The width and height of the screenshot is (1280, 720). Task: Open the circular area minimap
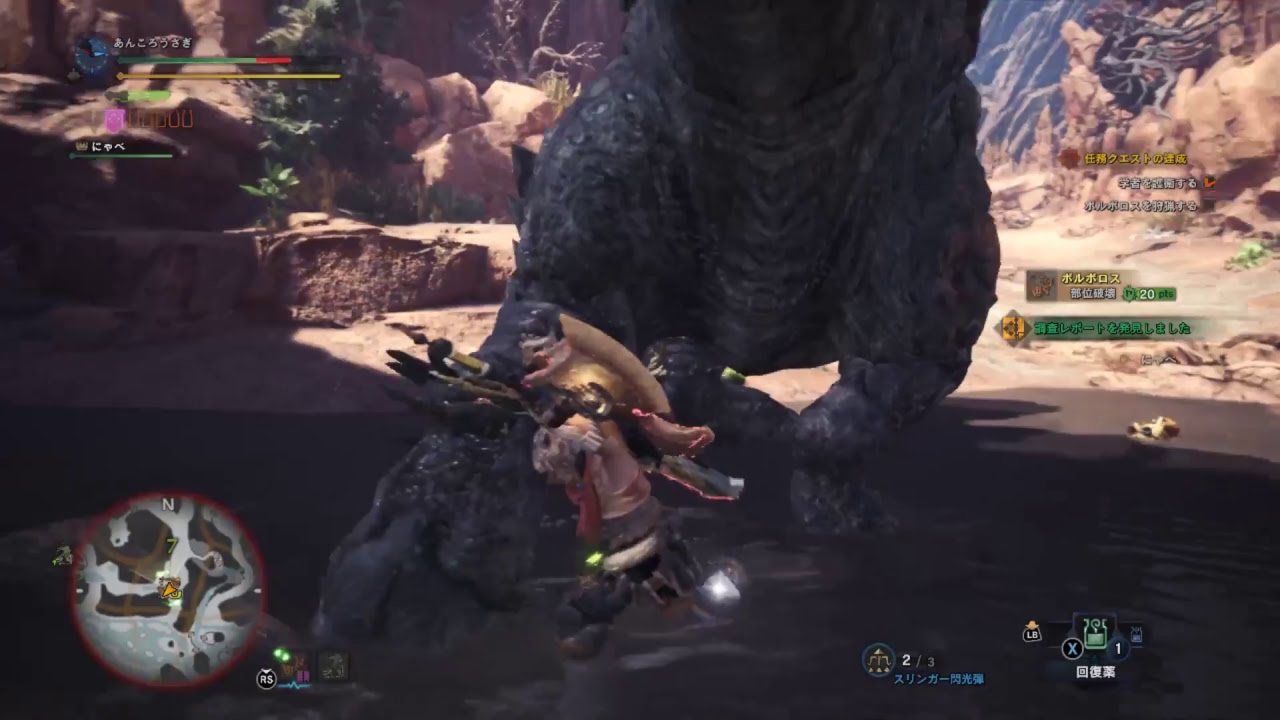[x=168, y=590]
